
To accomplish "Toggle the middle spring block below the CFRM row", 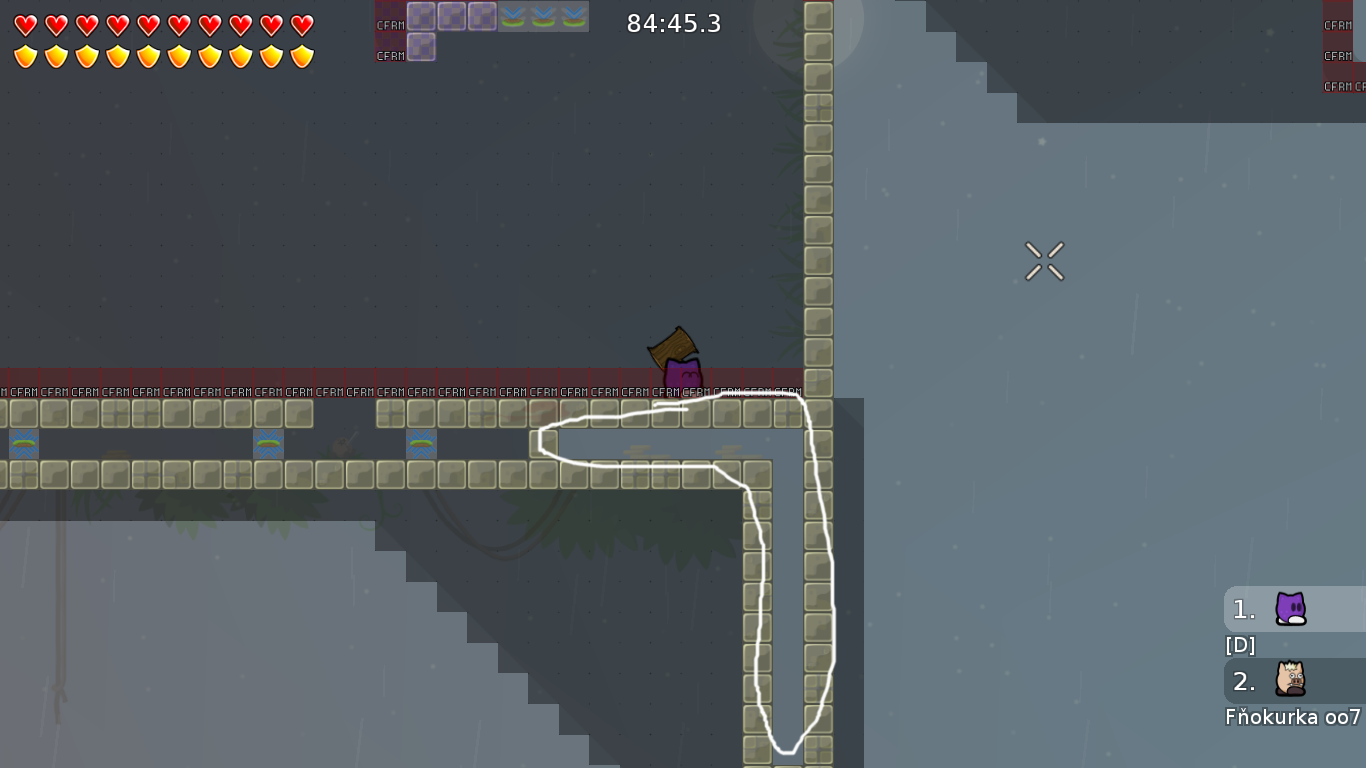I will pyautogui.click(x=267, y=444).
